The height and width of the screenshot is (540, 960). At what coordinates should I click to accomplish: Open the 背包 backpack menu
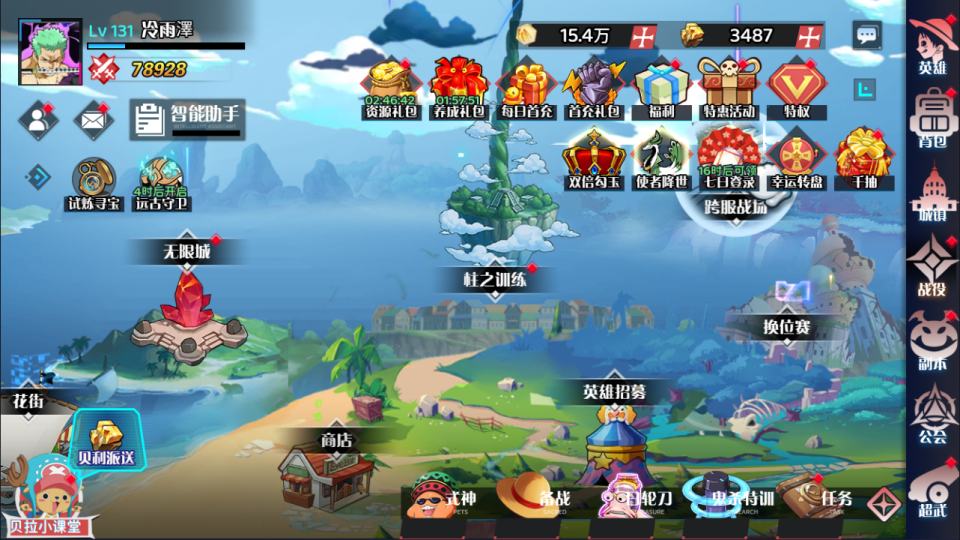point(932,117)
